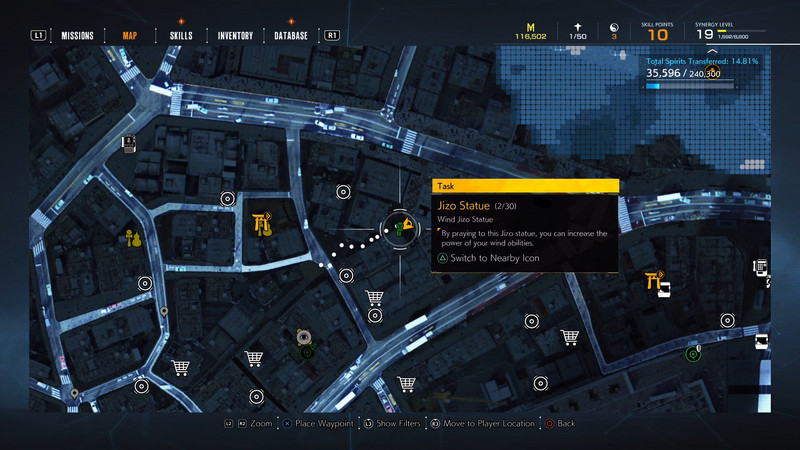
Task: Open the Missions tab
Action: (77, 36)
